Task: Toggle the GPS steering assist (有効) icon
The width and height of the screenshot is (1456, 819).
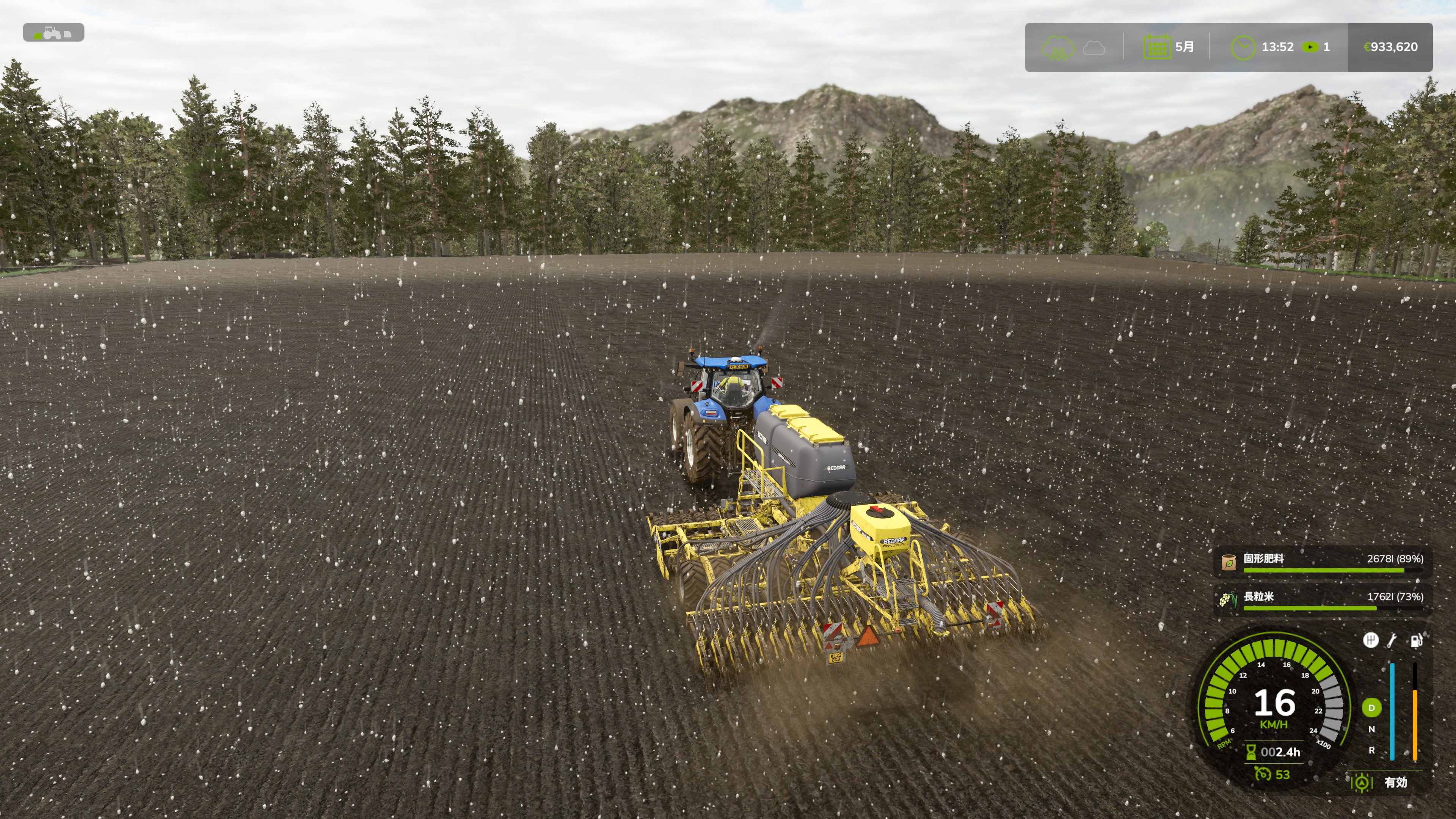Action: pyautogui.click(x=1362, y=782)
